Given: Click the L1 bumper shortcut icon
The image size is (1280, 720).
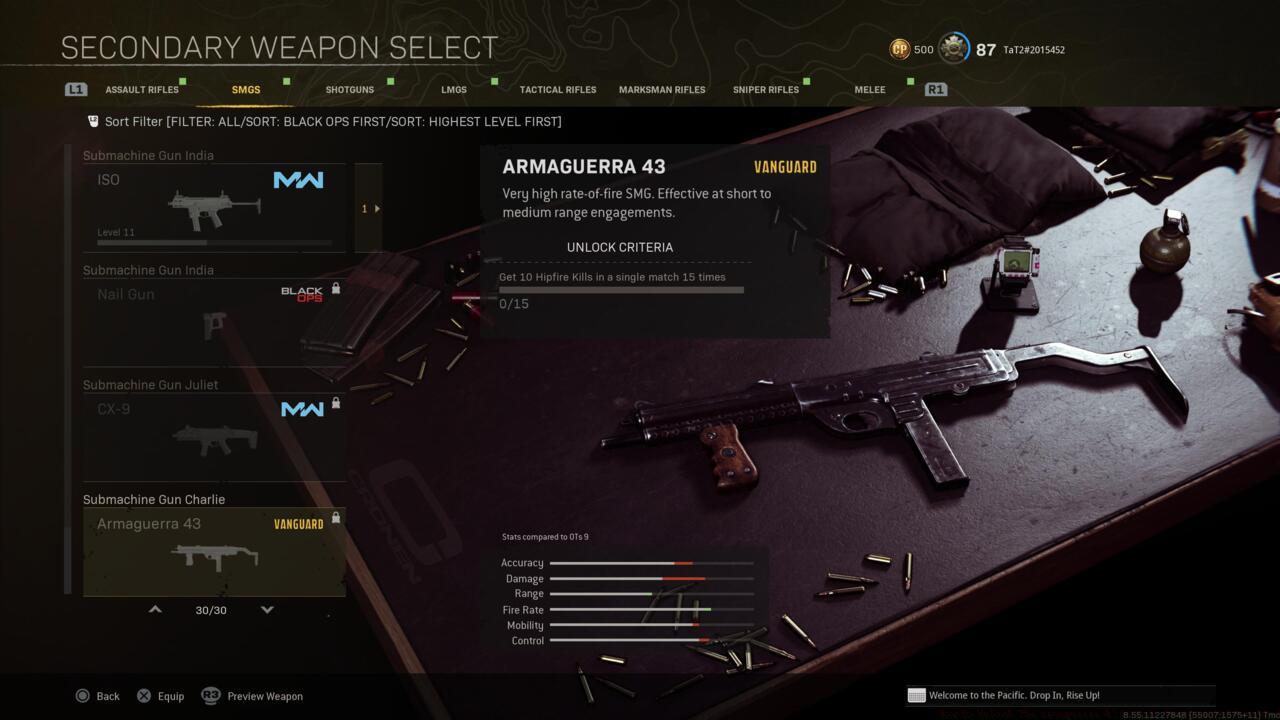Looking at the screenshot, I should pos(76,89).
